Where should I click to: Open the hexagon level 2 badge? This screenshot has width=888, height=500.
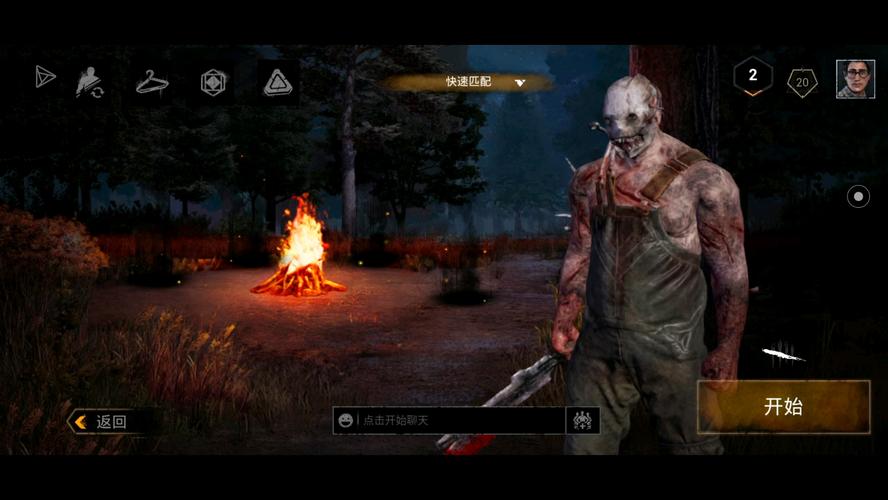tap(753, 76)
